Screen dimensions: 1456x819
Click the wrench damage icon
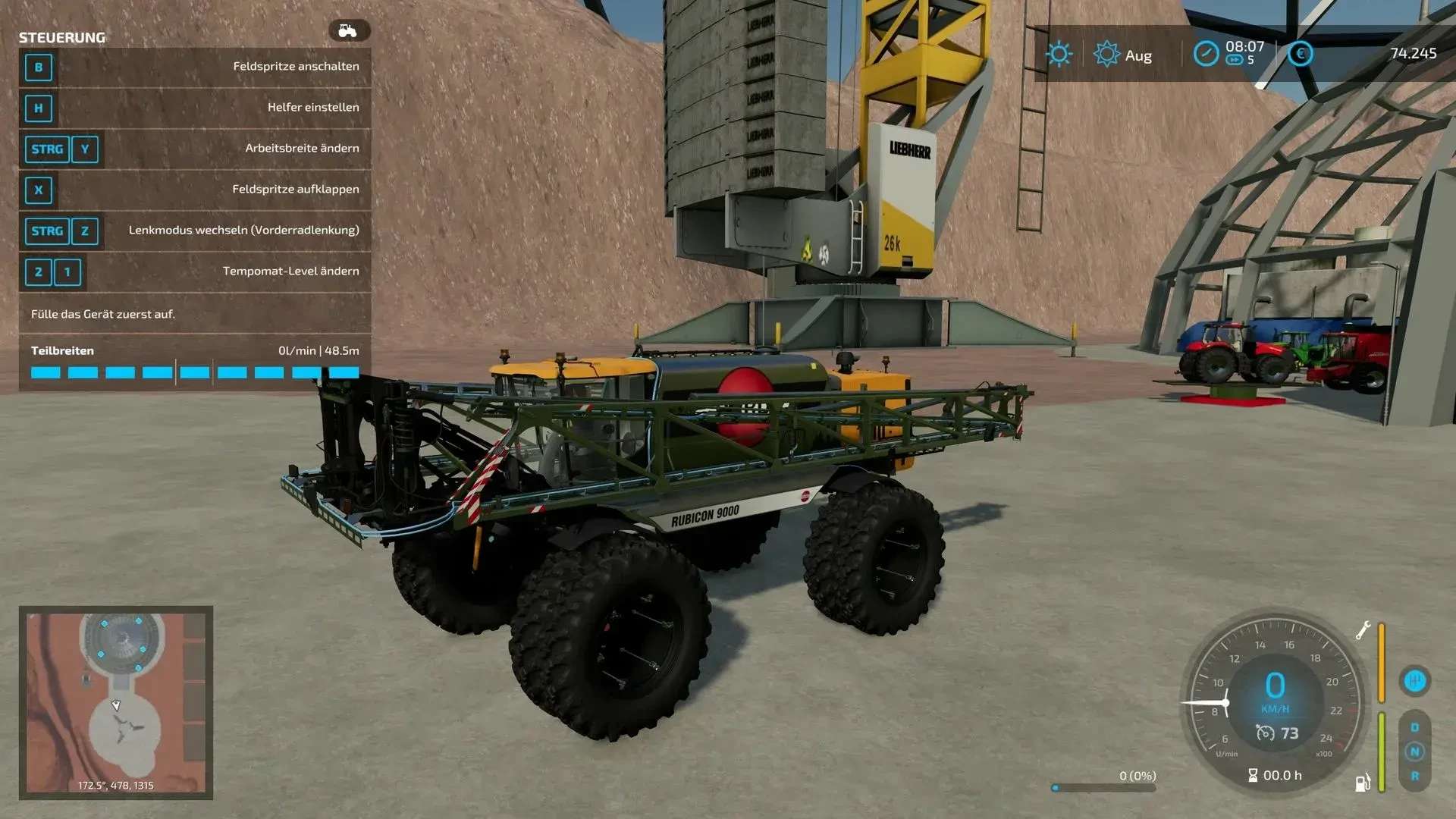1363,630
